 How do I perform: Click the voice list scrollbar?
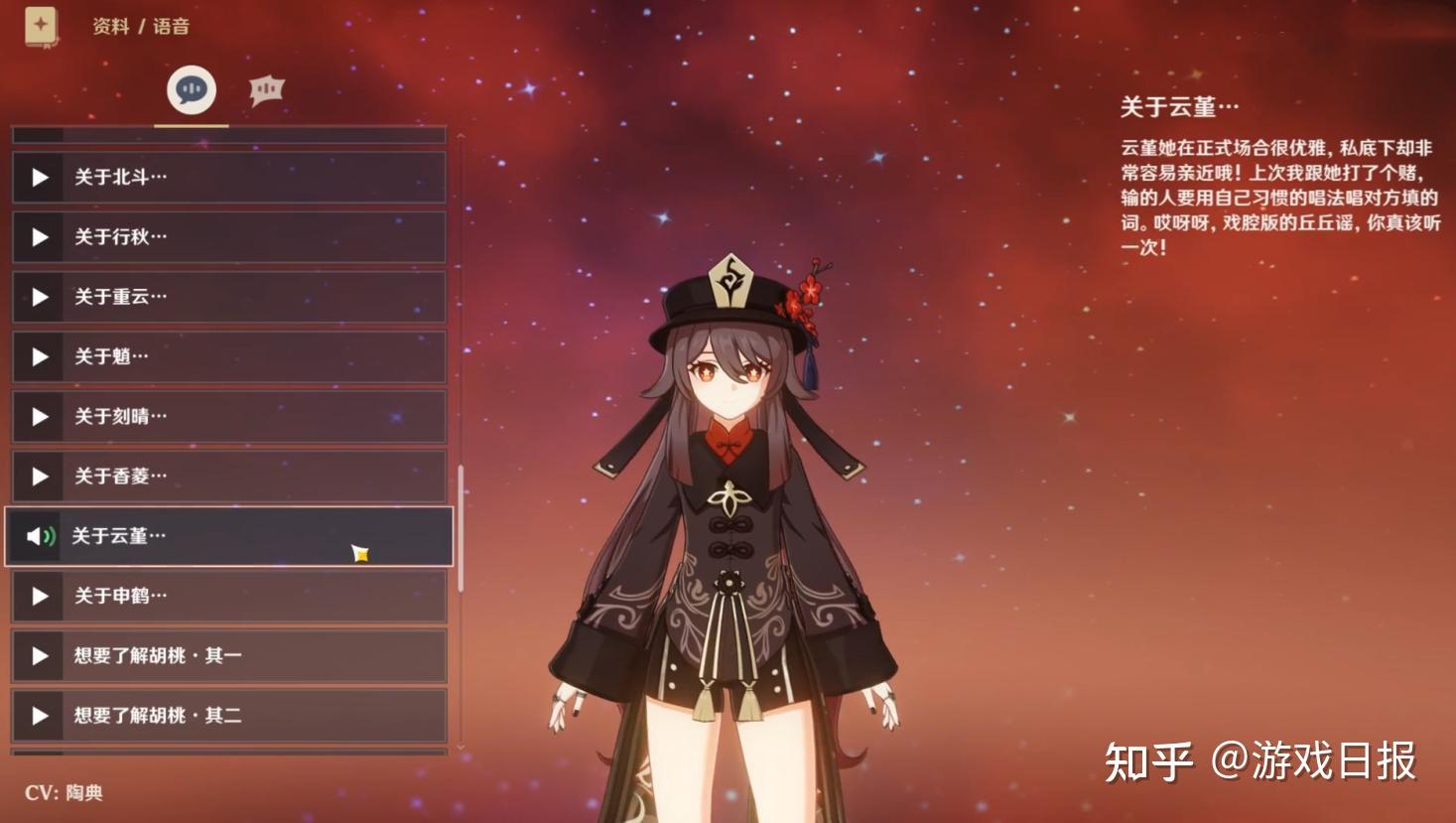pyautogui.click(x=461, y=528)
